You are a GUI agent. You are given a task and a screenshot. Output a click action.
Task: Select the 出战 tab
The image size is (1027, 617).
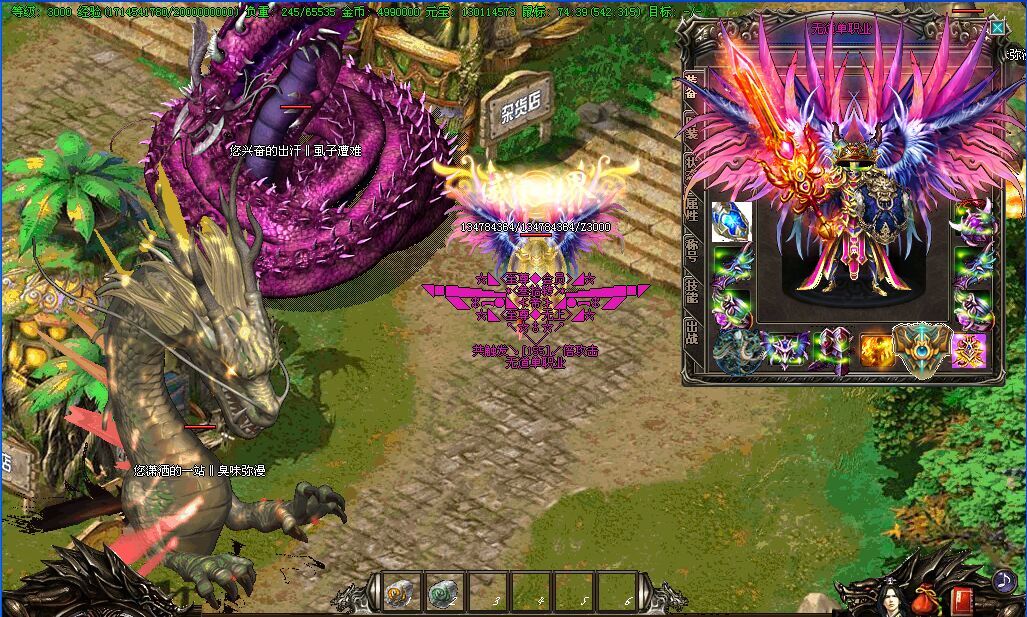point(691,330)
